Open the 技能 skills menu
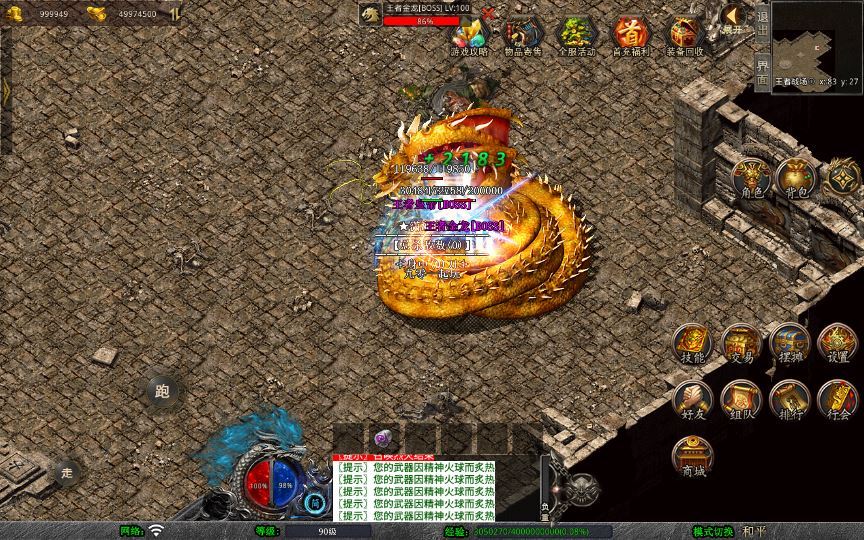The height and width of the screenshot is (540, 864). coord(692,344)
